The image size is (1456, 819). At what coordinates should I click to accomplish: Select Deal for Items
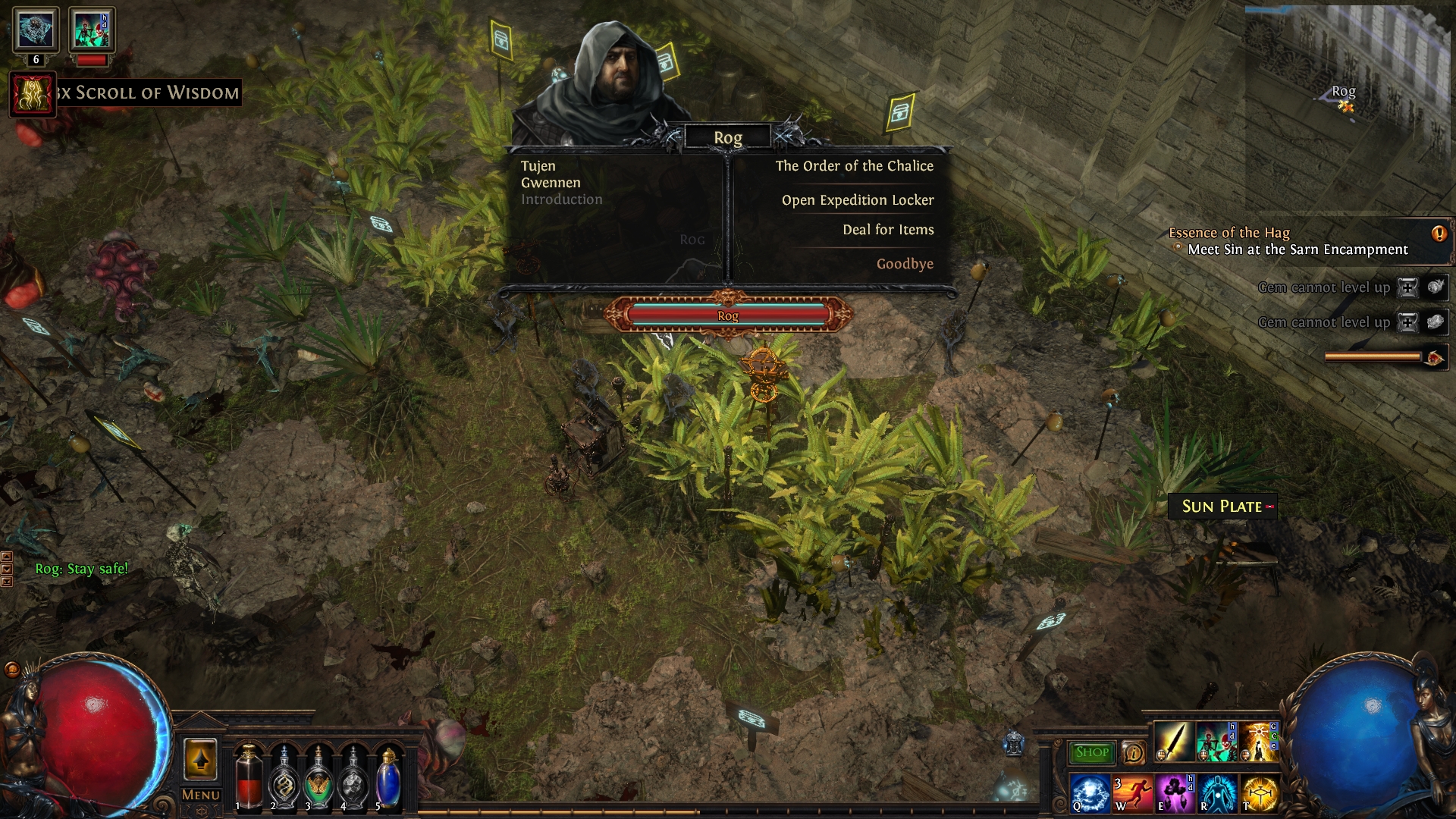pyautogui.click(x=887, y=230)
